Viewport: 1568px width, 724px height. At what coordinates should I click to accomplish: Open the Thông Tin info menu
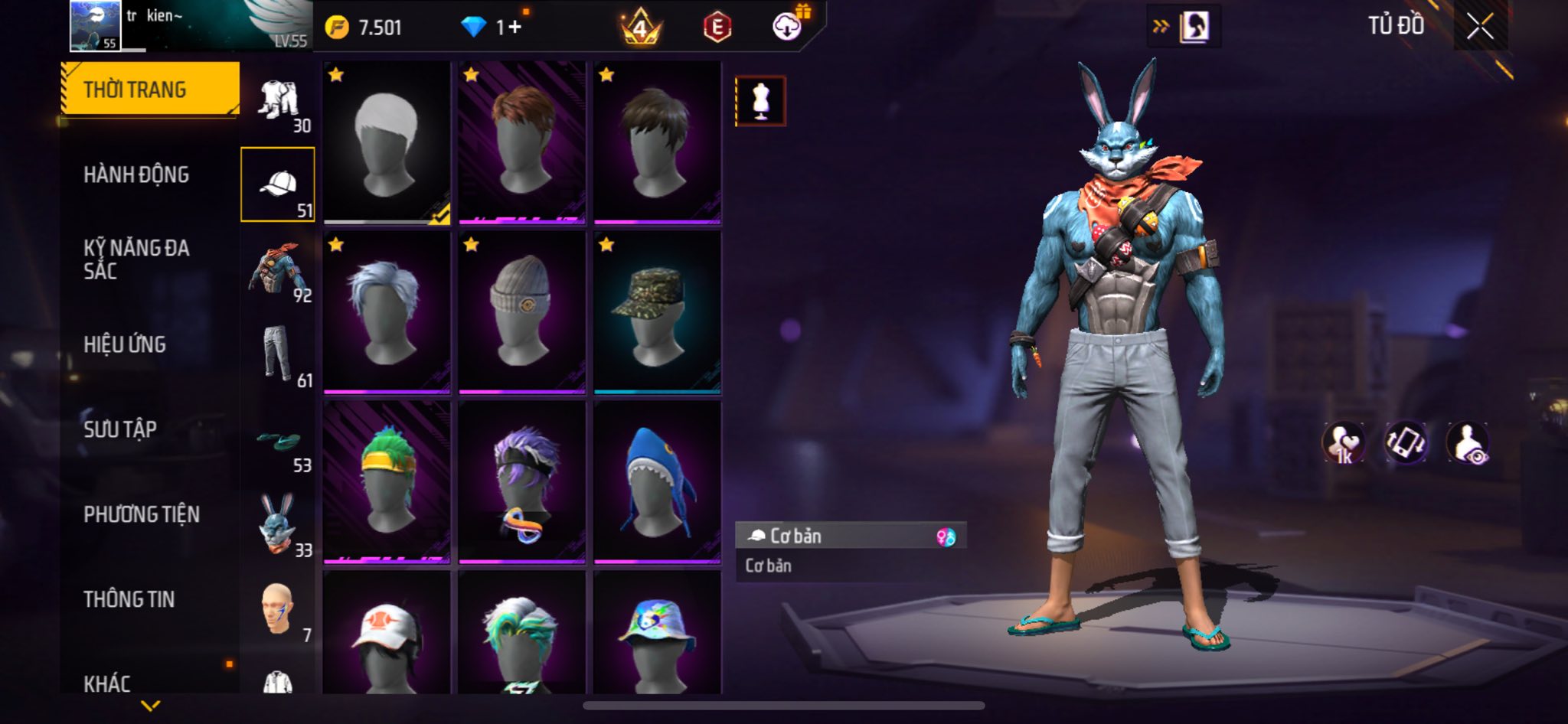pyautogui.click(x=129, y=599)
